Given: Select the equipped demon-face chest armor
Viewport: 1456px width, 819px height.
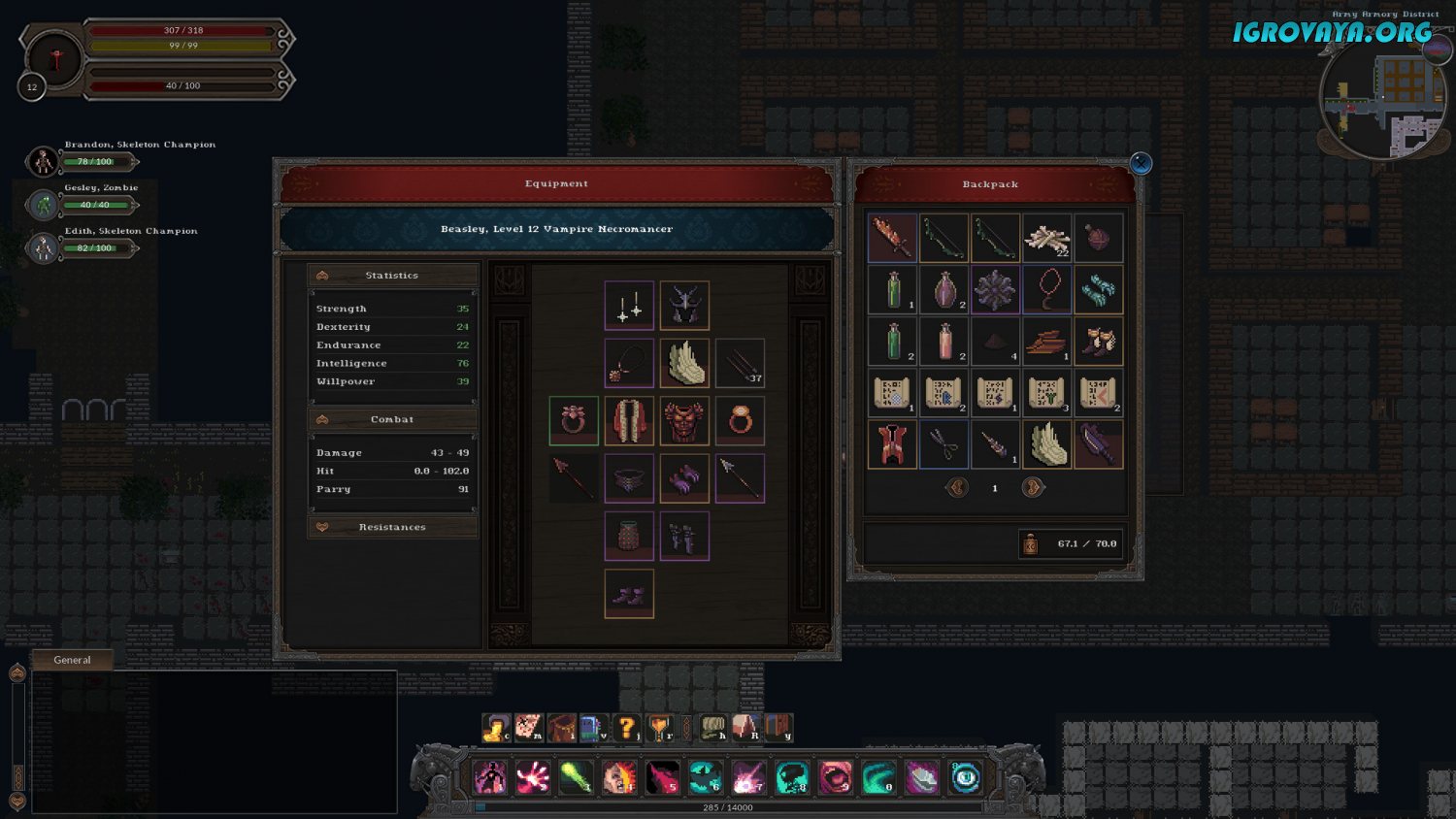Looking at the screenshot, I should pyautogui.click(x=684, y=421).
